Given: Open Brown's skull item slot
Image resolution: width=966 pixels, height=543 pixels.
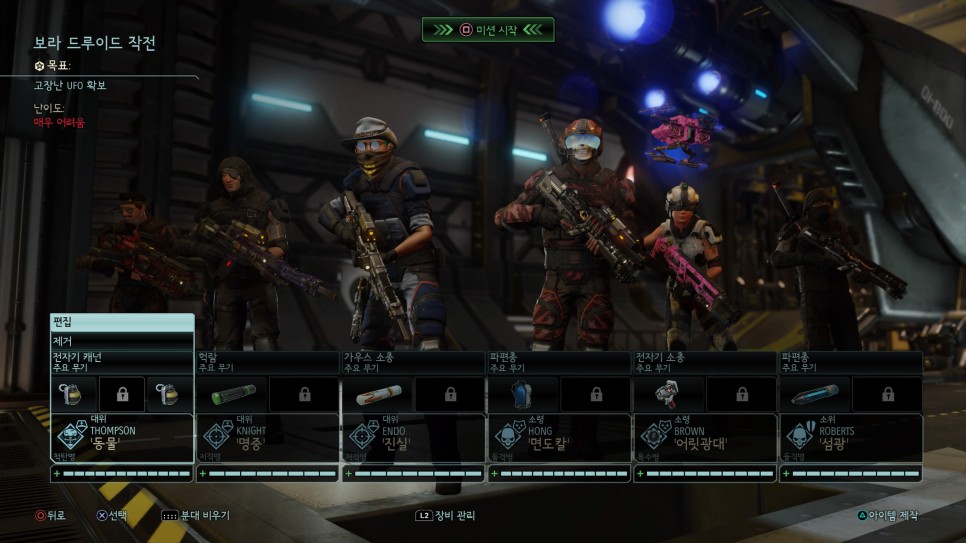Looking at the screenshot, I should [x=669, y=394].
